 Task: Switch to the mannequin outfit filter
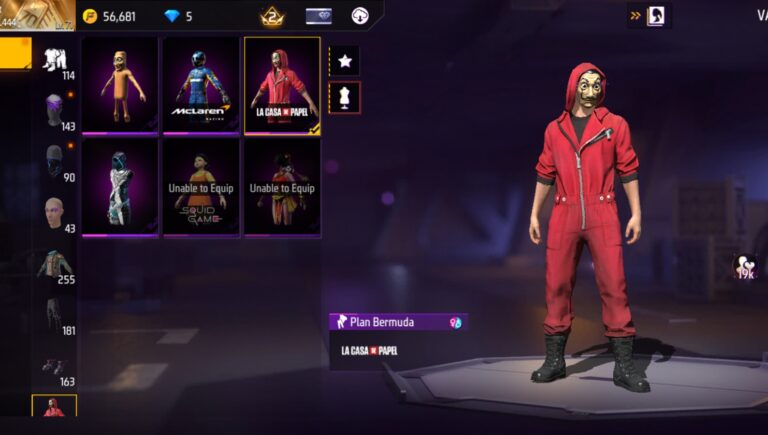345,98
